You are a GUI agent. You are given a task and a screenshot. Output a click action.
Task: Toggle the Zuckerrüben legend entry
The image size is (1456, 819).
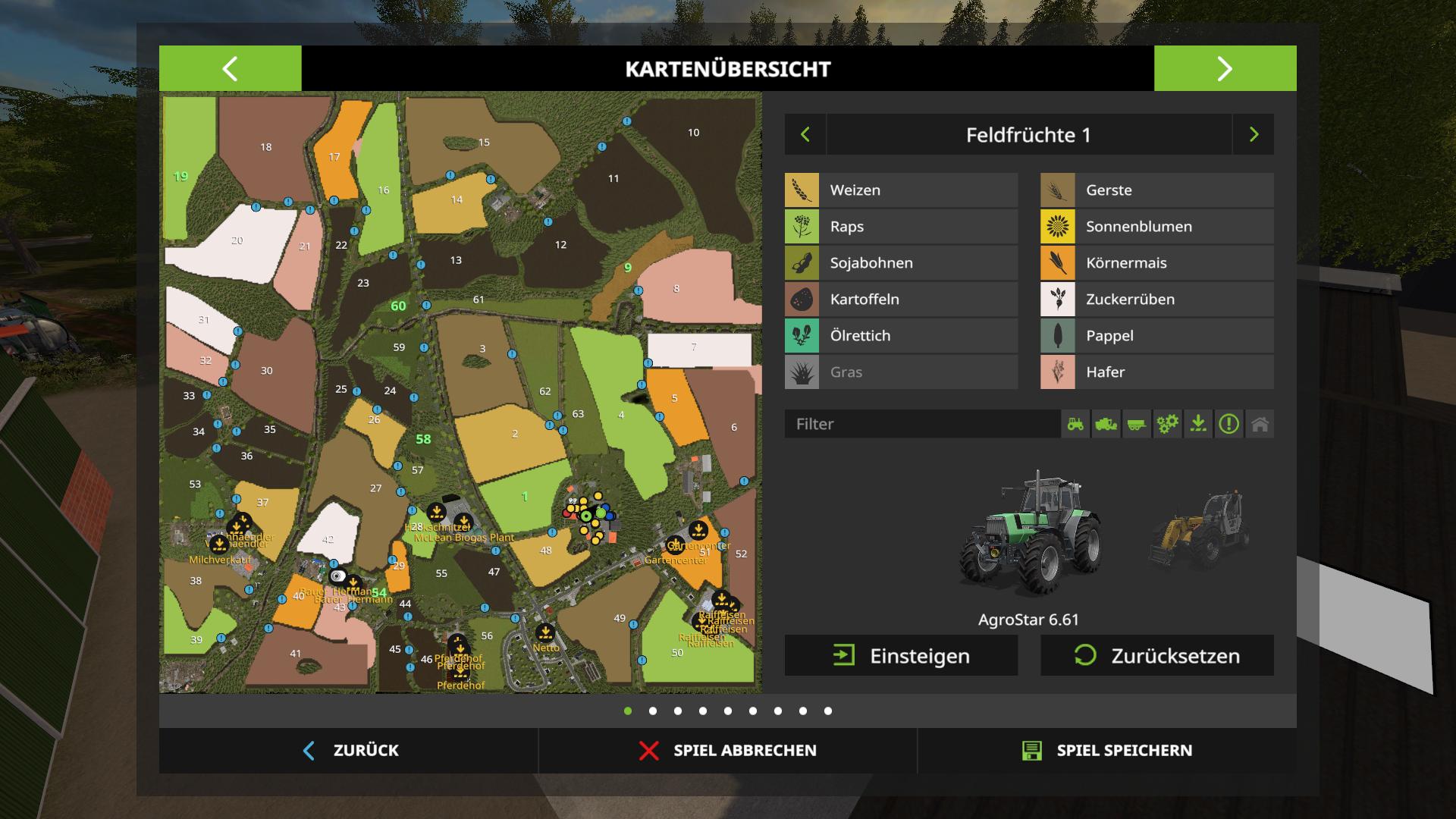coord(1156,300)
